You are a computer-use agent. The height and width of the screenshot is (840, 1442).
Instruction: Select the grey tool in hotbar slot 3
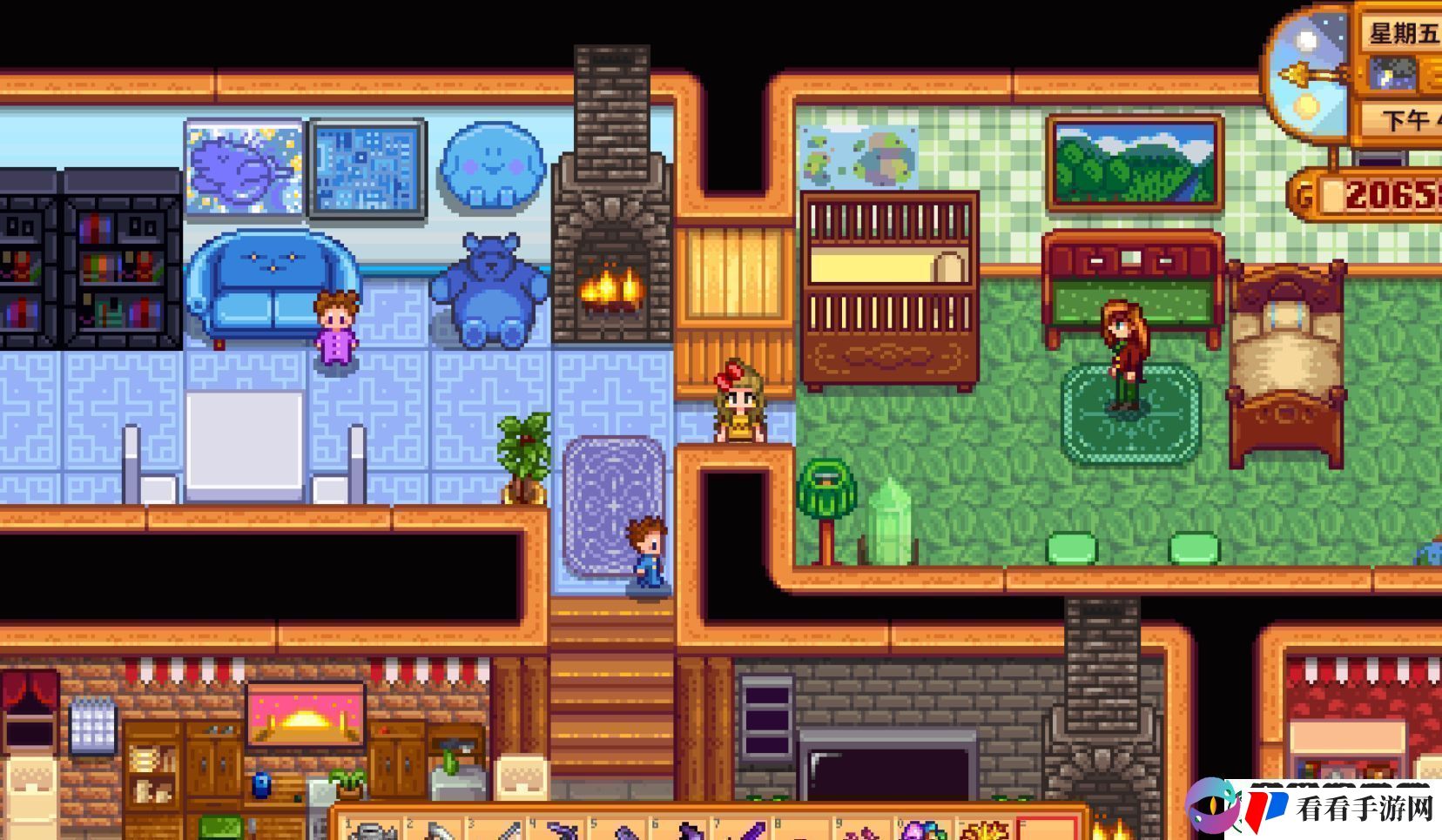click(x=501, y=831)
